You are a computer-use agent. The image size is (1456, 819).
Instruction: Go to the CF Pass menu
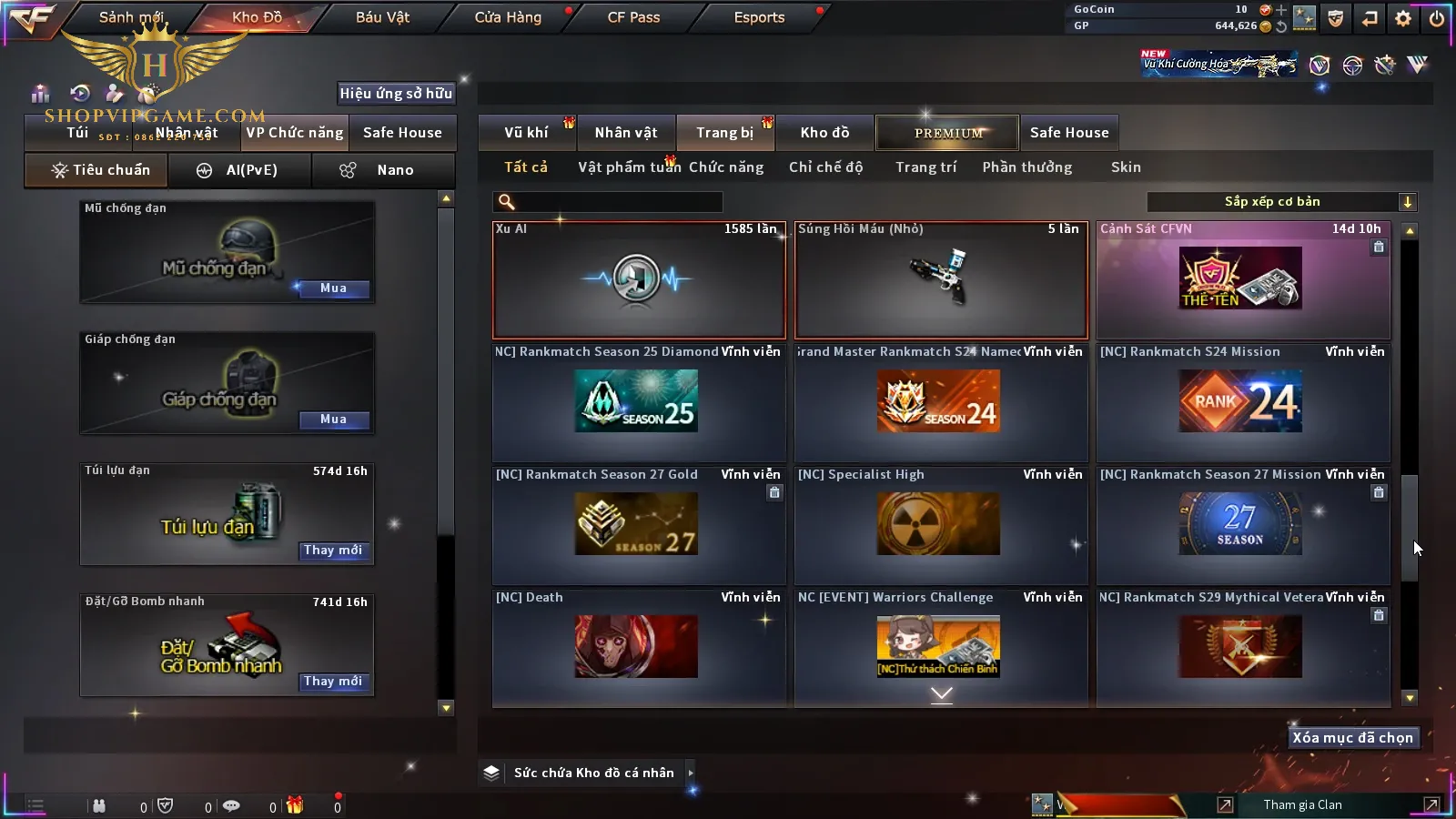click(633, 17)
